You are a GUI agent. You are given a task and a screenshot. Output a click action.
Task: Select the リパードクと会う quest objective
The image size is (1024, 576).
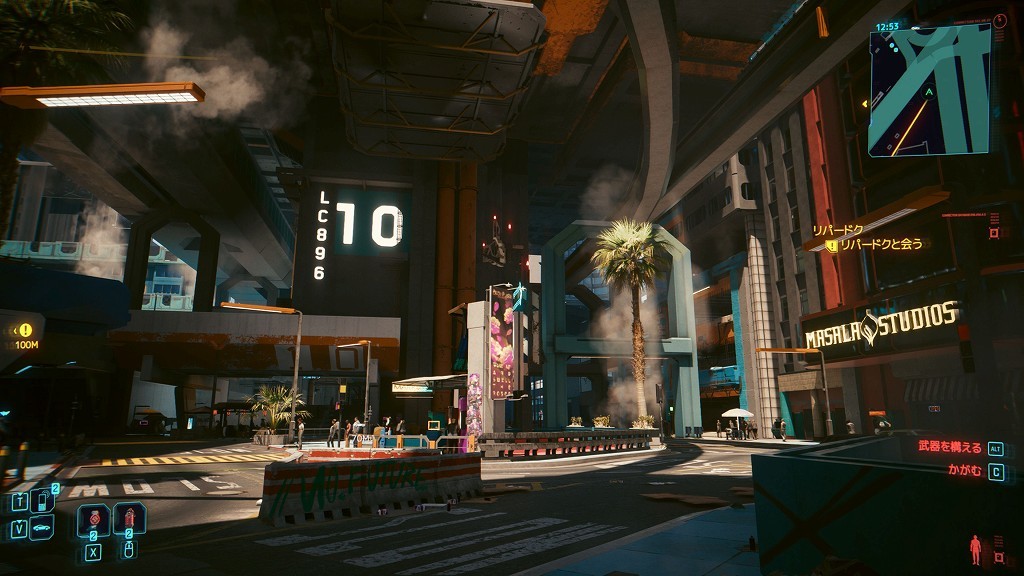[881, 245]
